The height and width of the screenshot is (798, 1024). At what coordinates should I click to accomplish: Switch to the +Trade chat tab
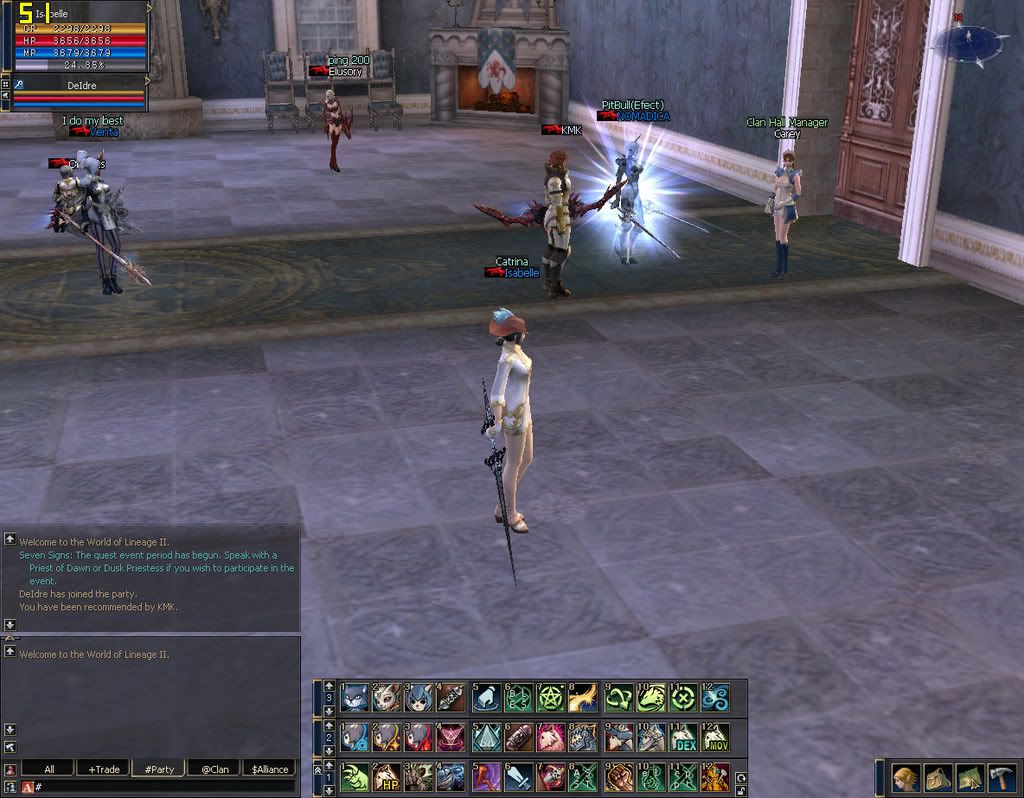[104, 769]
